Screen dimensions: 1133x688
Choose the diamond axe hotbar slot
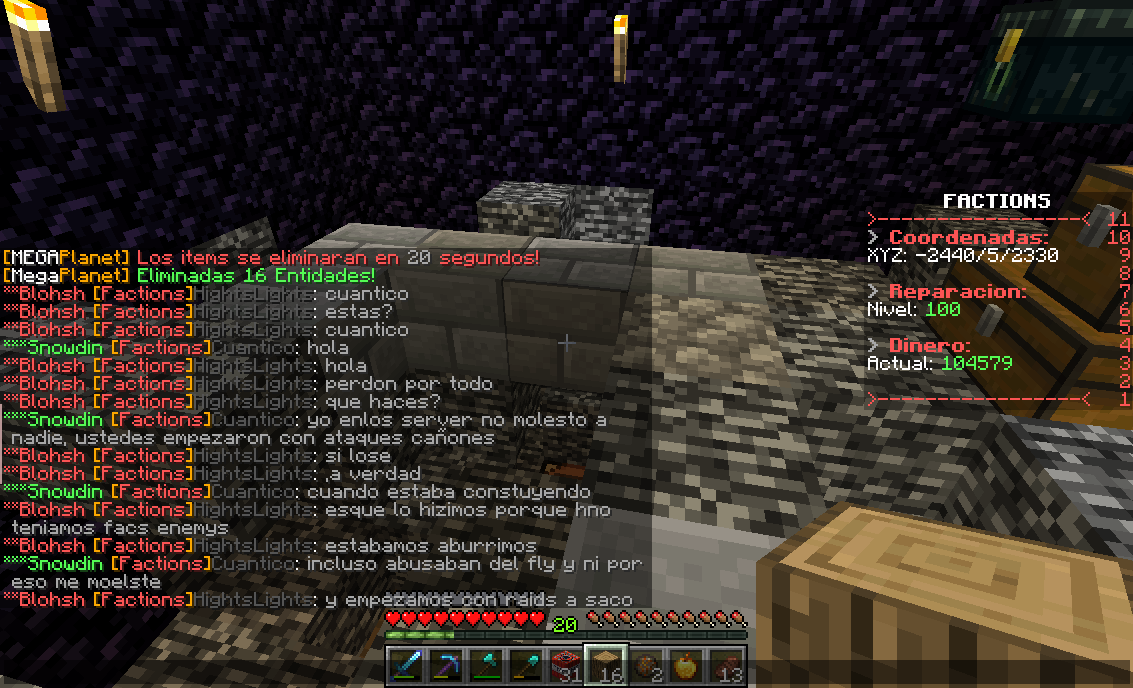[x=485, y=665]
